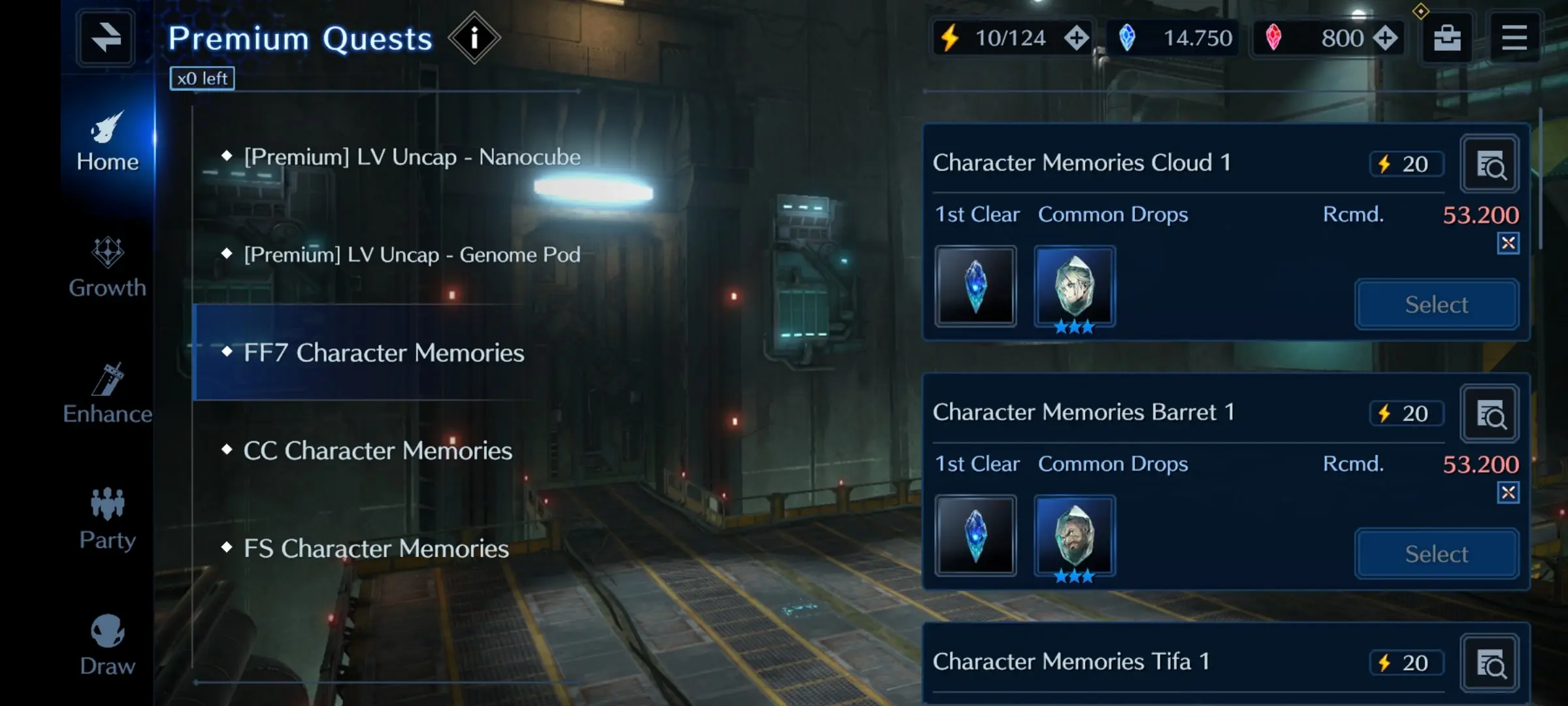Screen dimensions: 1568x706
Task: Open the hamburger main menu
Action: tap(1514, 38)
